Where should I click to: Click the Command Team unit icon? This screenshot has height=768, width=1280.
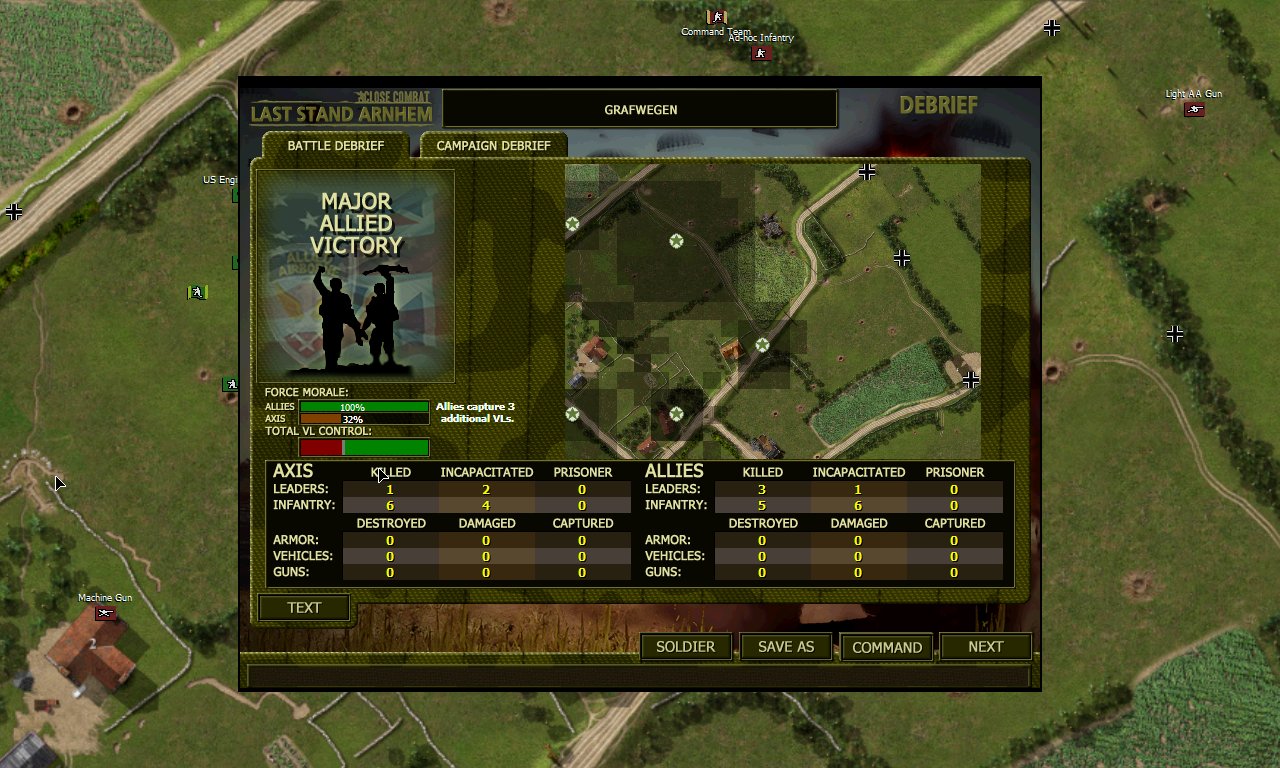716,16
